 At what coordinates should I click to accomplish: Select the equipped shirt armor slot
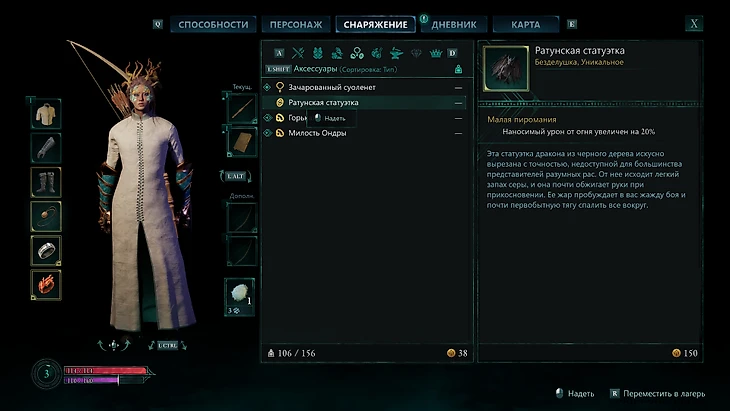pos(46,113)
